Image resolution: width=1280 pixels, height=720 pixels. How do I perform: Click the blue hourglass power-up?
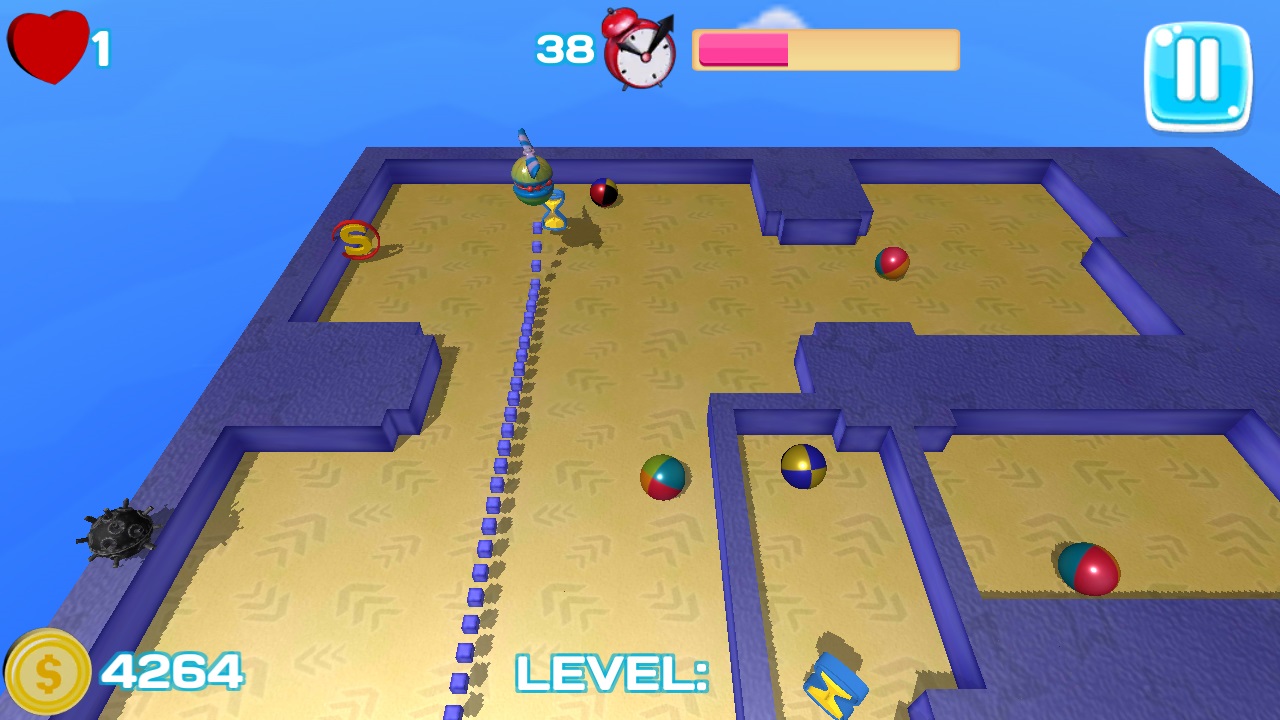(x=556, y=213)
